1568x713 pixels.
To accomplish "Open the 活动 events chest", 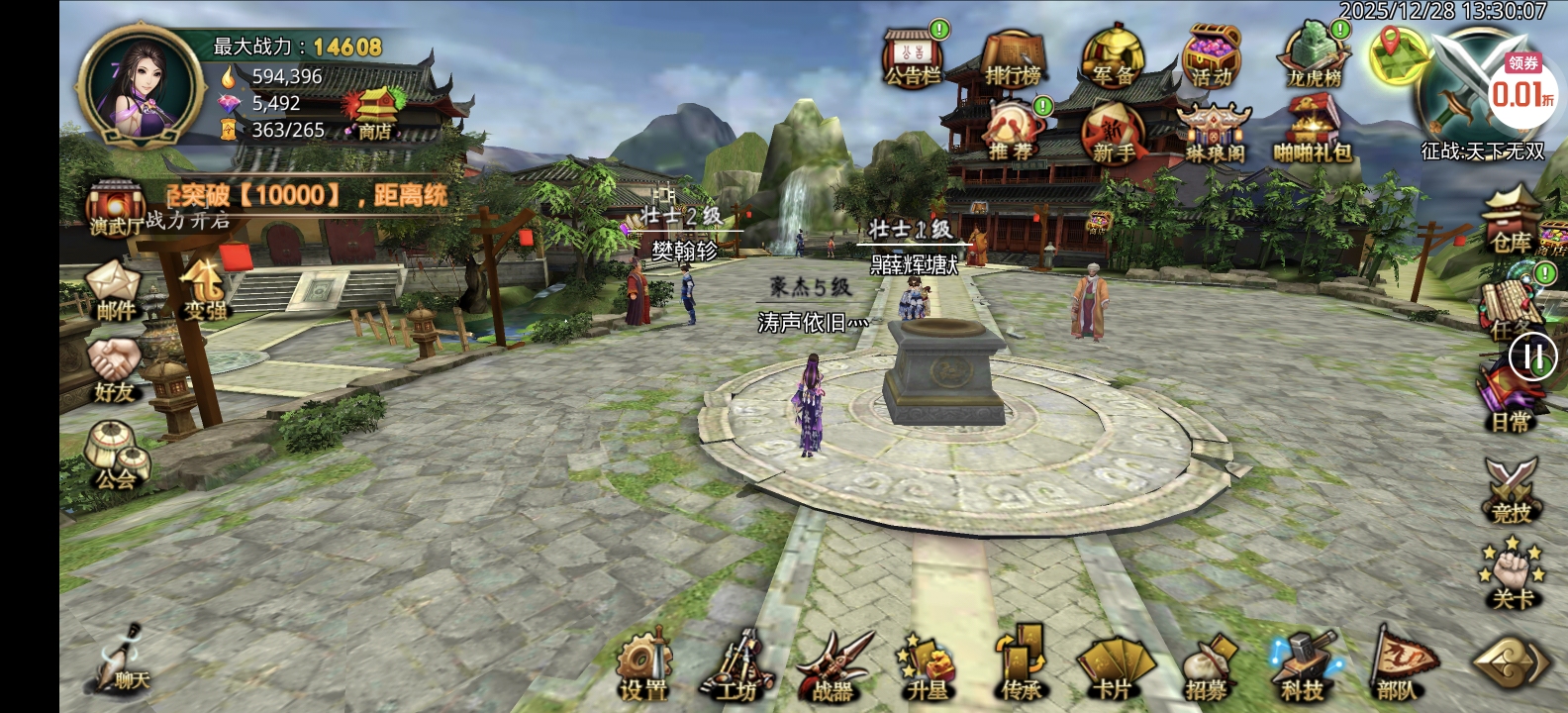I will tap(1212, 59).
